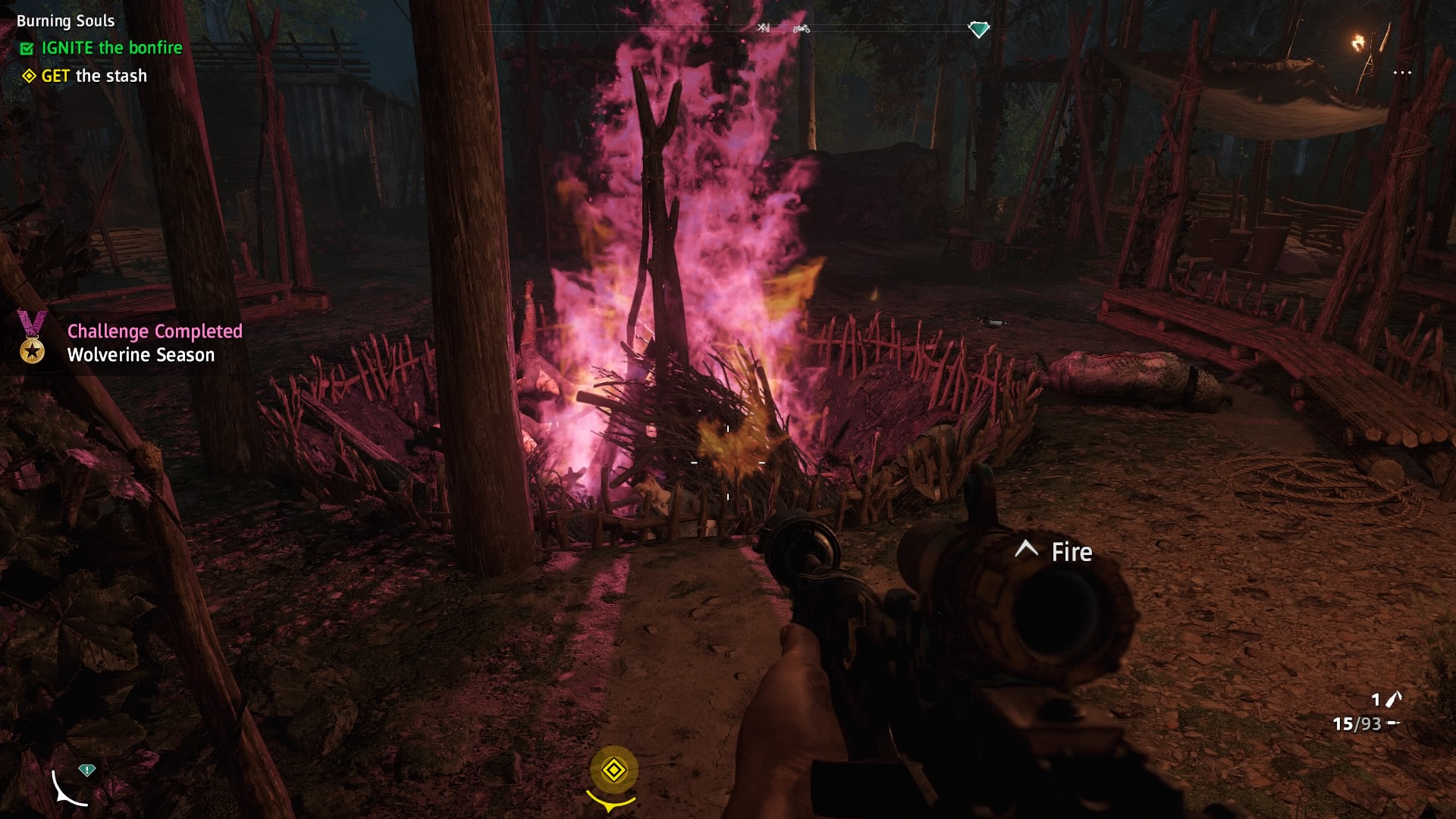Click the teal diamond marker on the compass
Viewport: 1456px width, 819px height.
coord(979,30)
